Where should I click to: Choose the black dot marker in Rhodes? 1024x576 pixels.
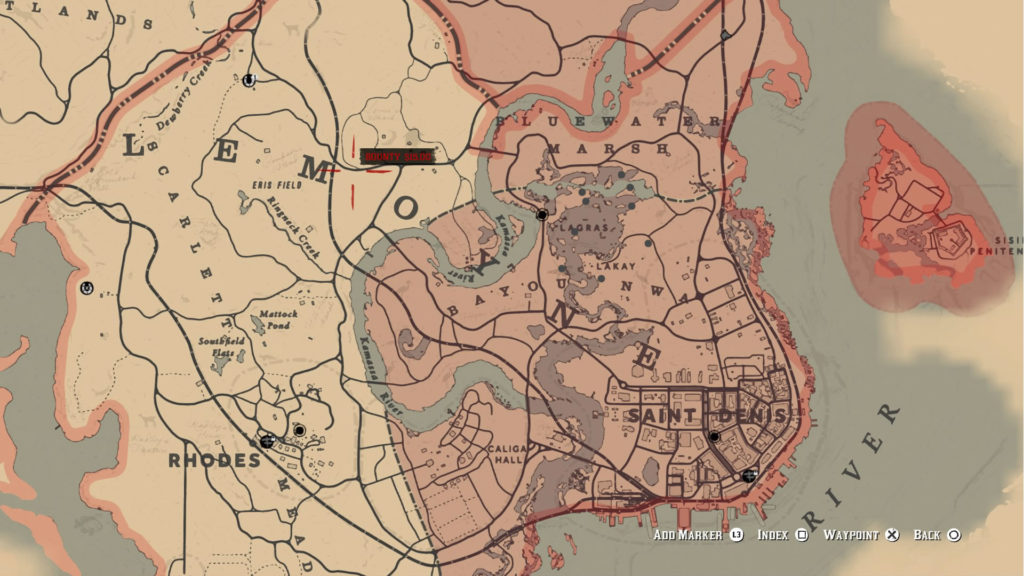point(299,430)
